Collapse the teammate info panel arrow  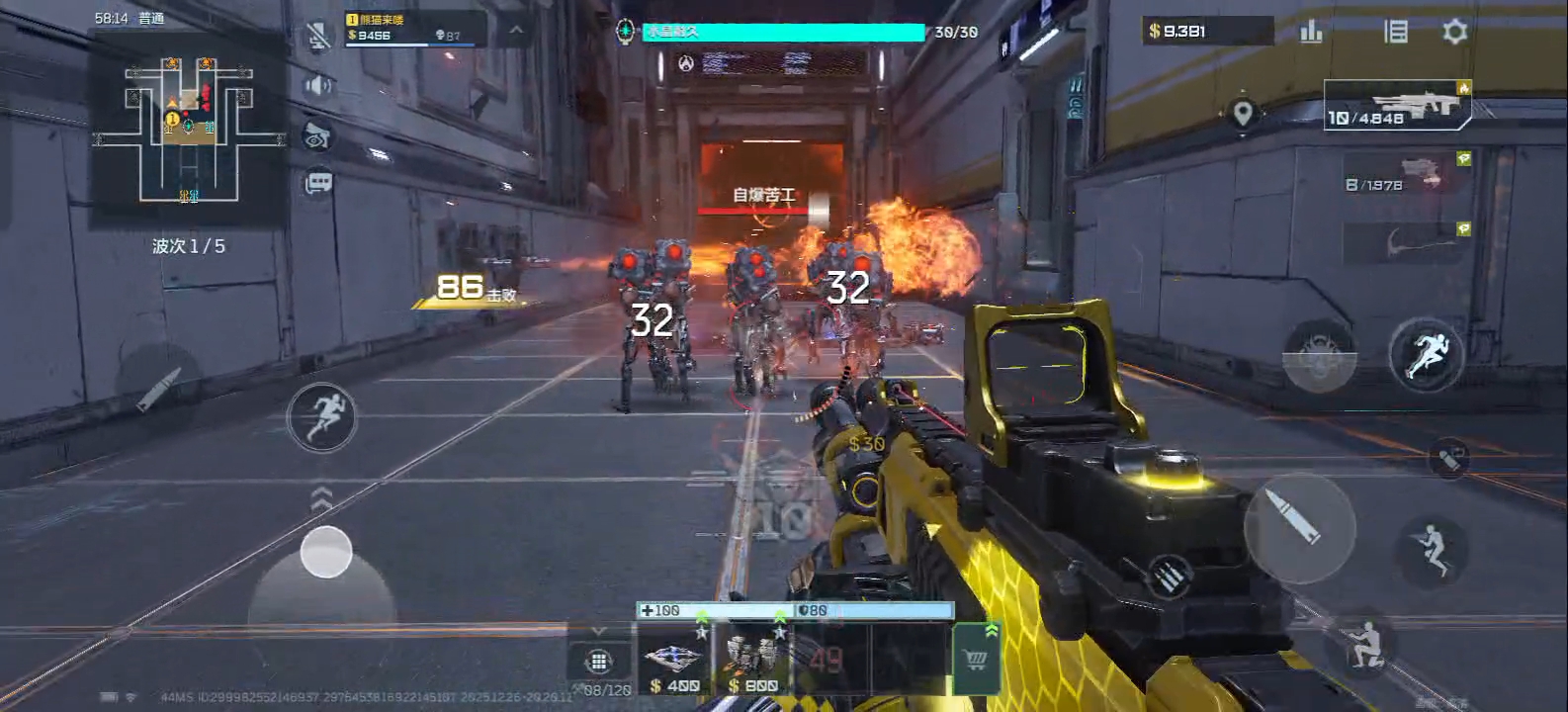[516, 31]
